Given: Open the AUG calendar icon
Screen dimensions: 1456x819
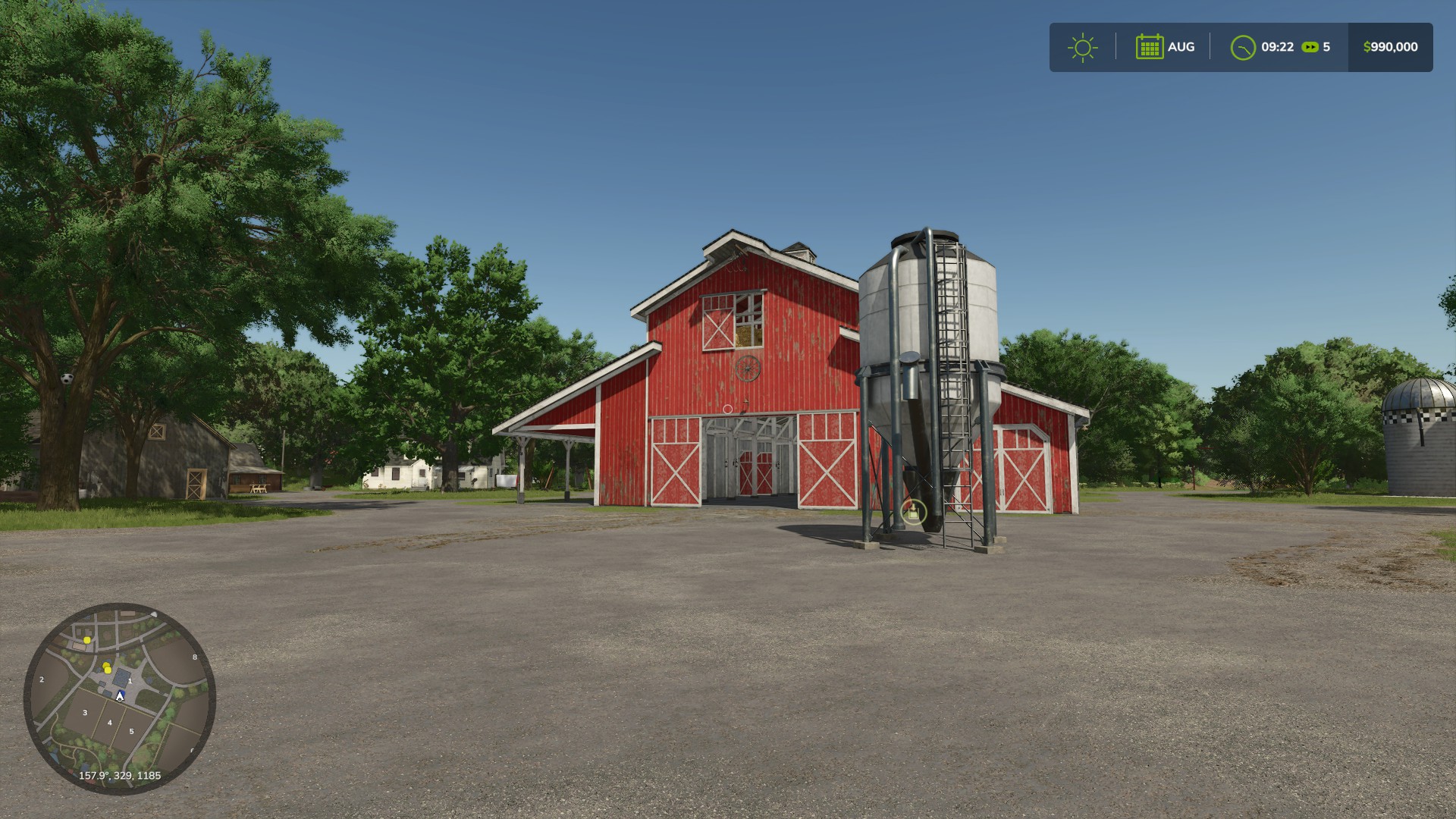Looking at the screenshot, I should (1151, 46).
